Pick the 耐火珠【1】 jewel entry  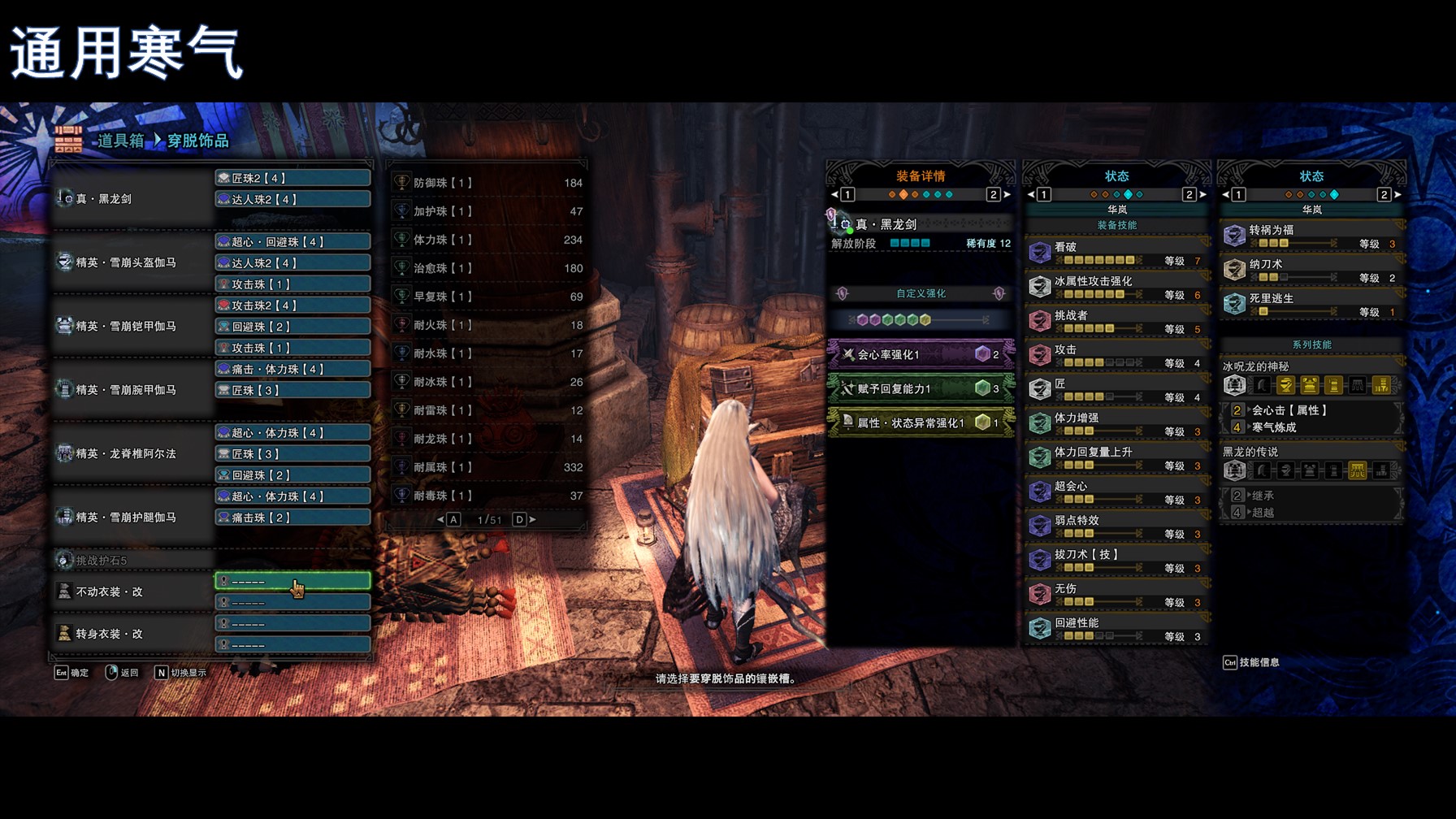coord(487,325)
